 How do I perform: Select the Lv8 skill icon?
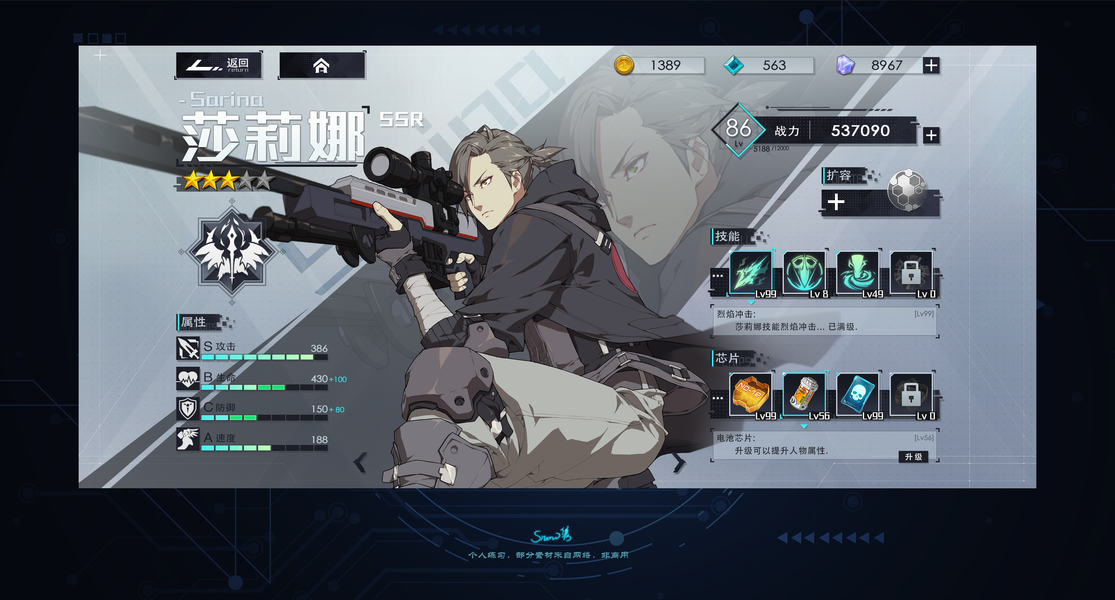point(804,273)
